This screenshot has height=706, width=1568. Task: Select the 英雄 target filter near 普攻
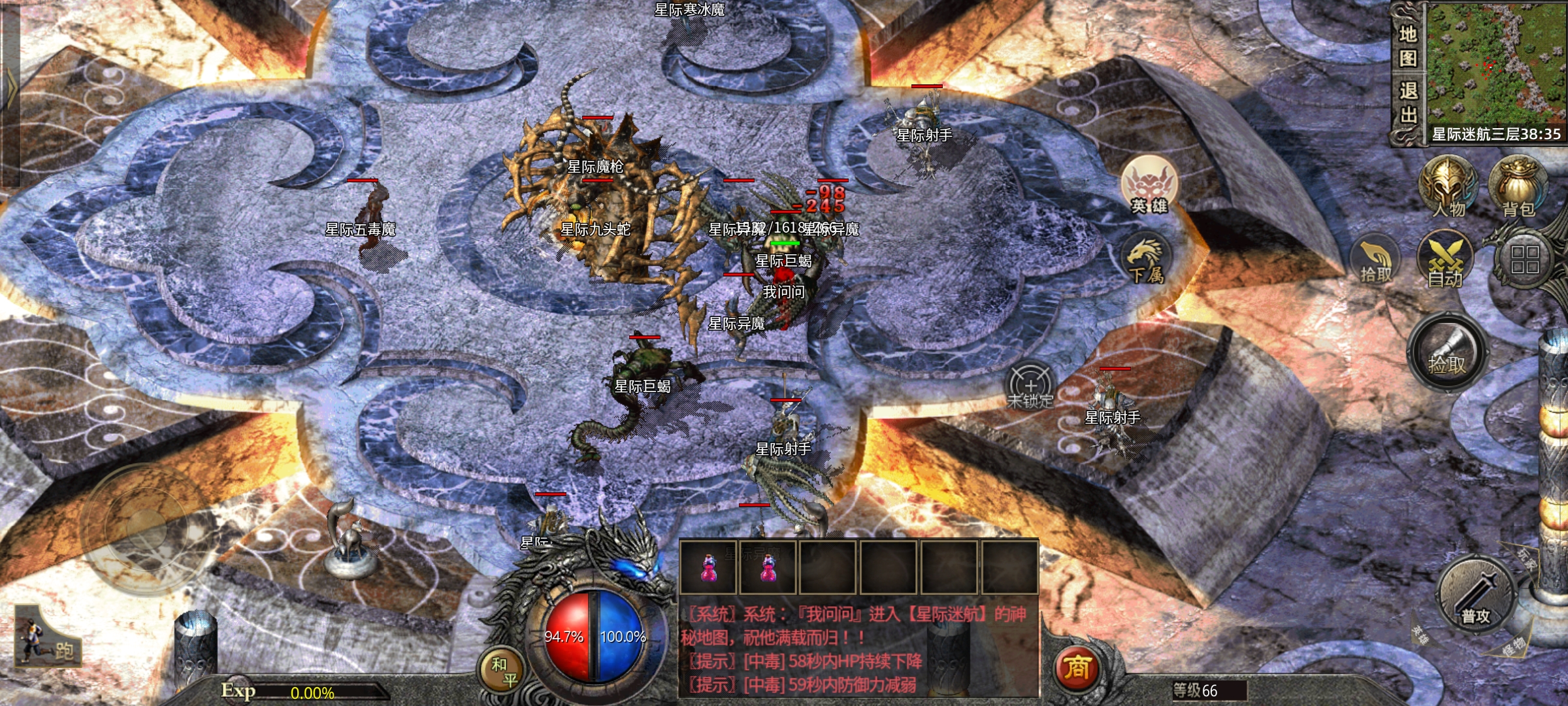point(1420,635)
